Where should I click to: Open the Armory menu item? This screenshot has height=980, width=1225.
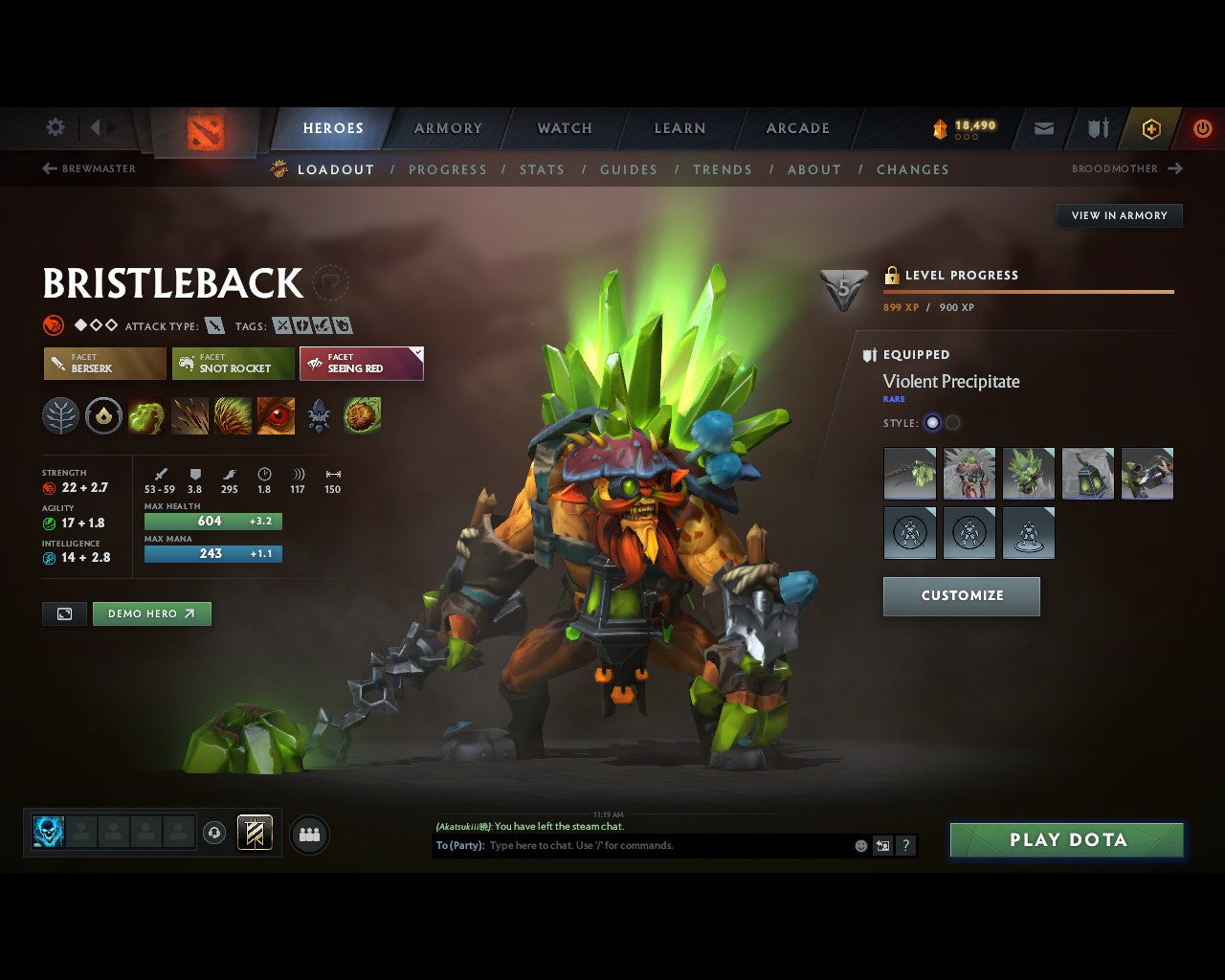click(447, 128)
